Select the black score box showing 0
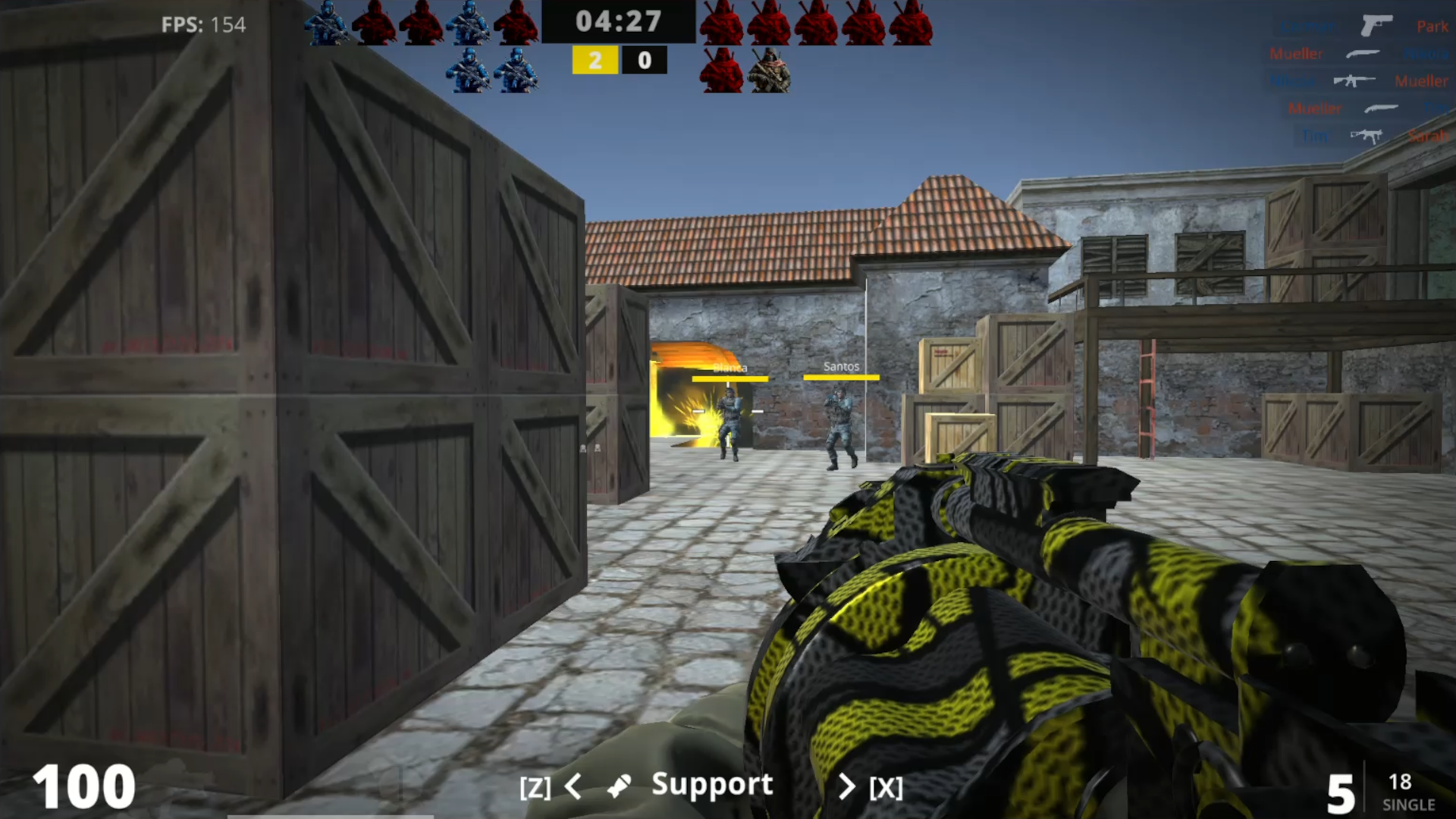 coord(644,60)
